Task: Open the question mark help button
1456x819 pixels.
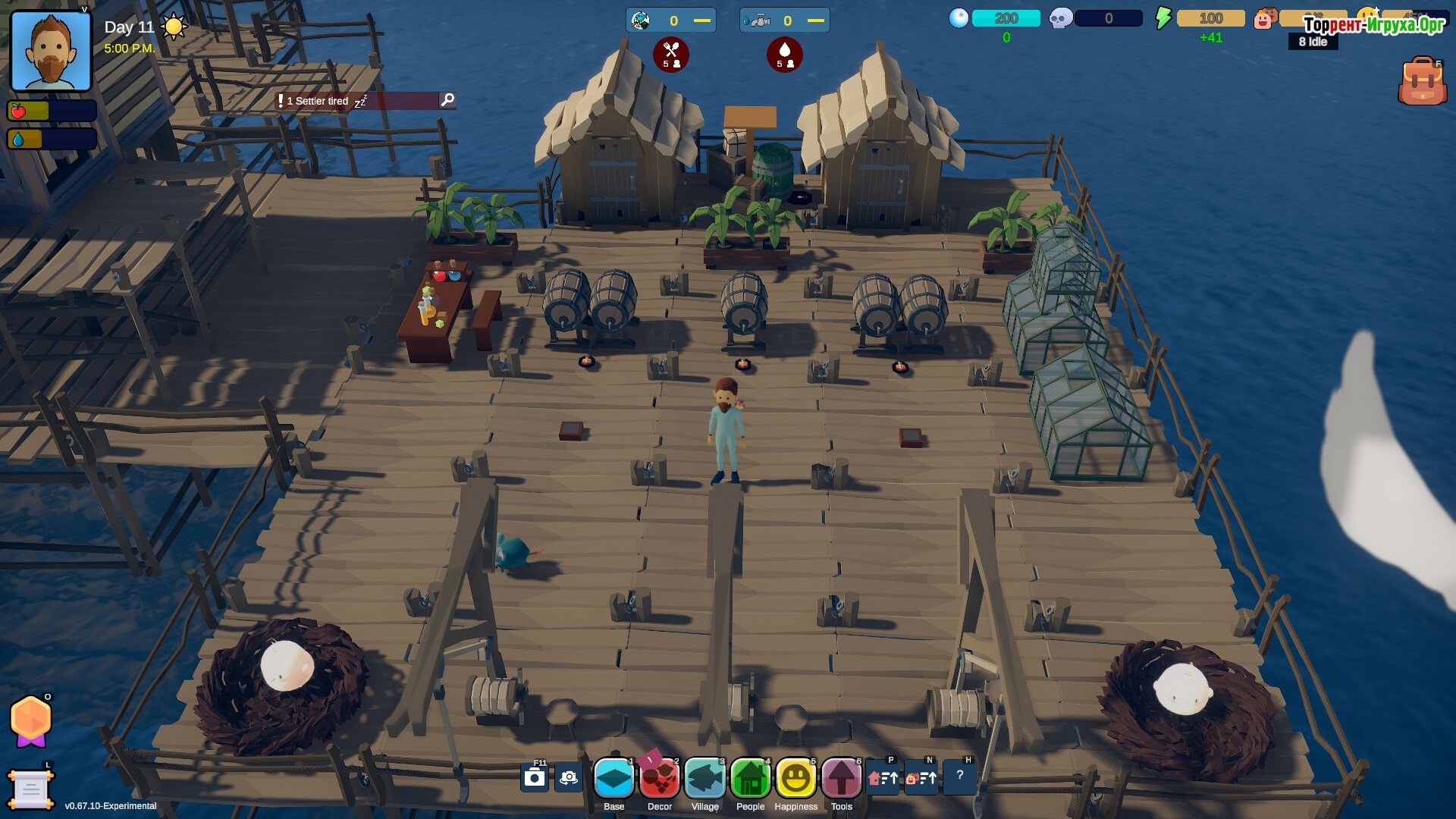Action: tap(959, 776)
